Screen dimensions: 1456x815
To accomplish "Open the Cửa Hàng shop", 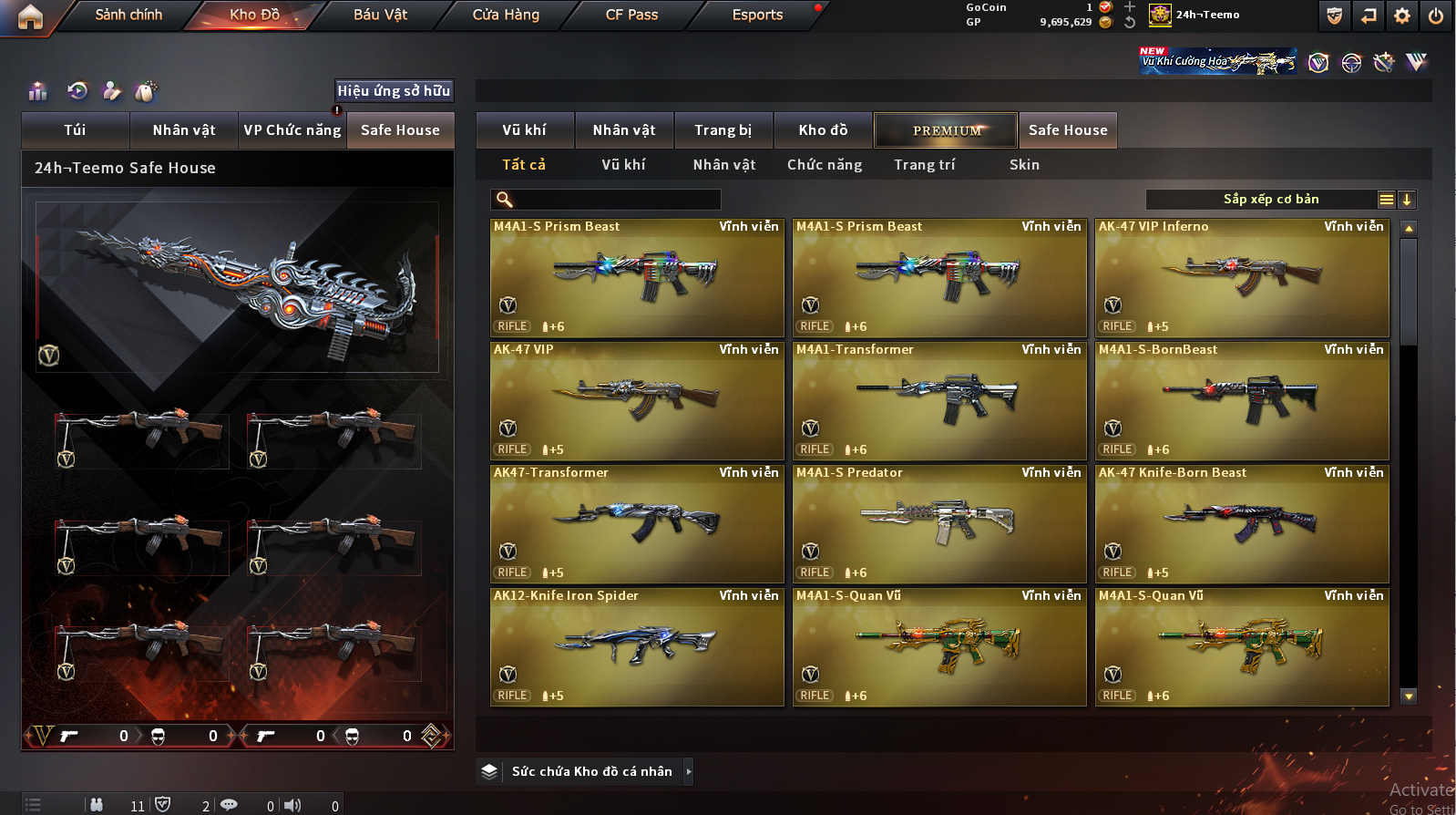I will click(506, 15).
